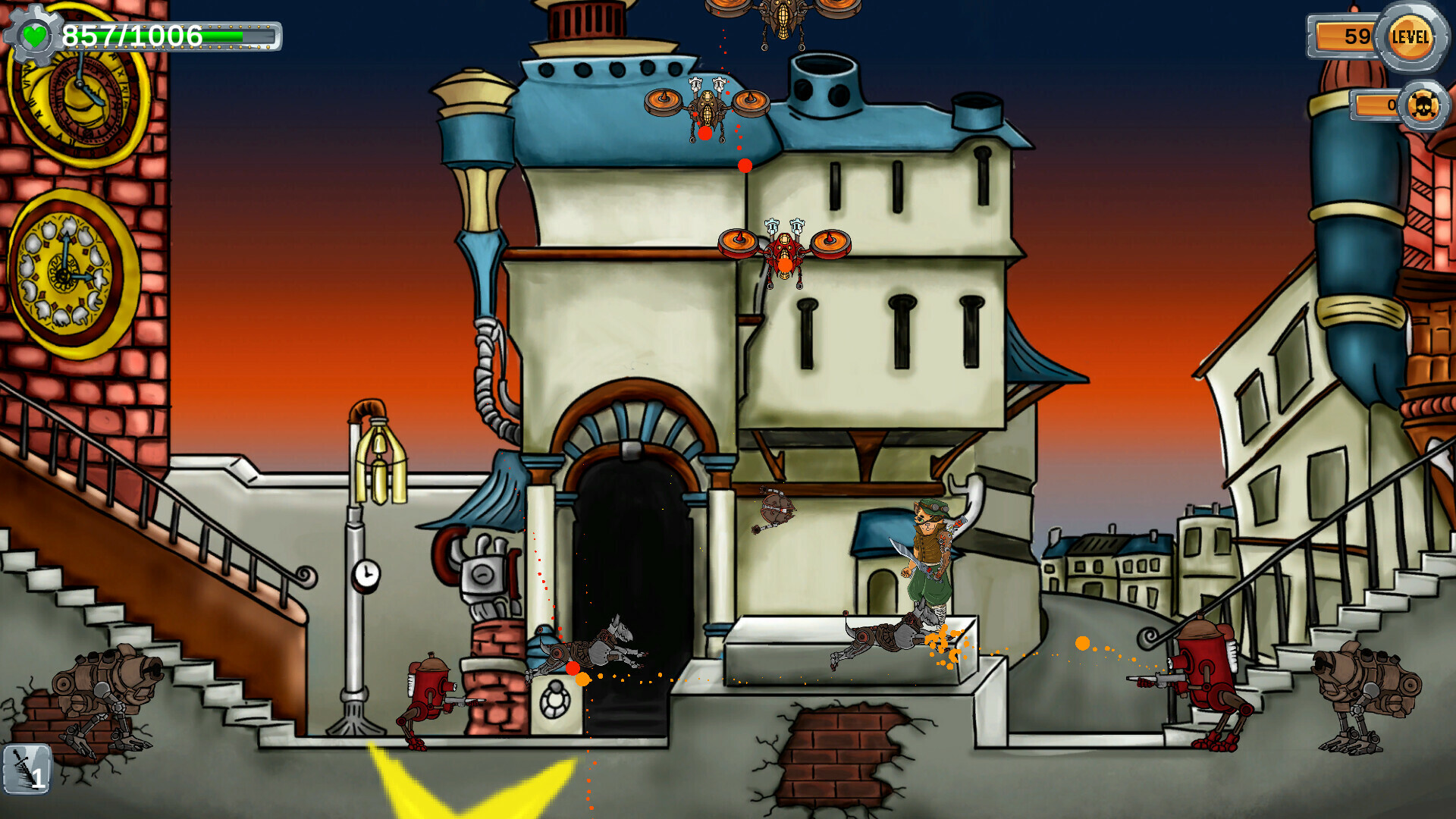The height and width of the screenshot is (819, 1456).
Task: Select the red drone mid-air
Action: pyautogui.click(x=785, y=250)
